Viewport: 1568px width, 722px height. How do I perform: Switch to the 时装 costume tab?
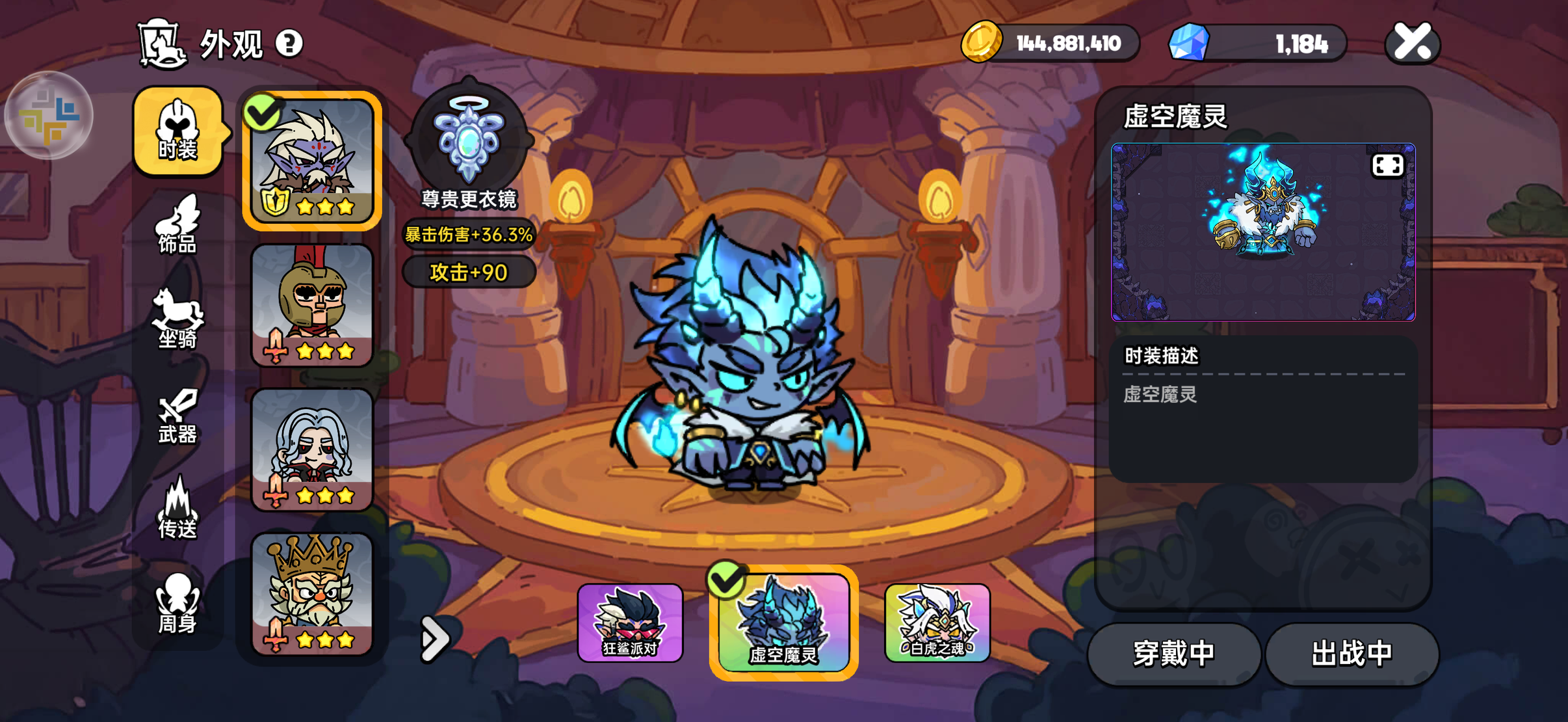177,131
